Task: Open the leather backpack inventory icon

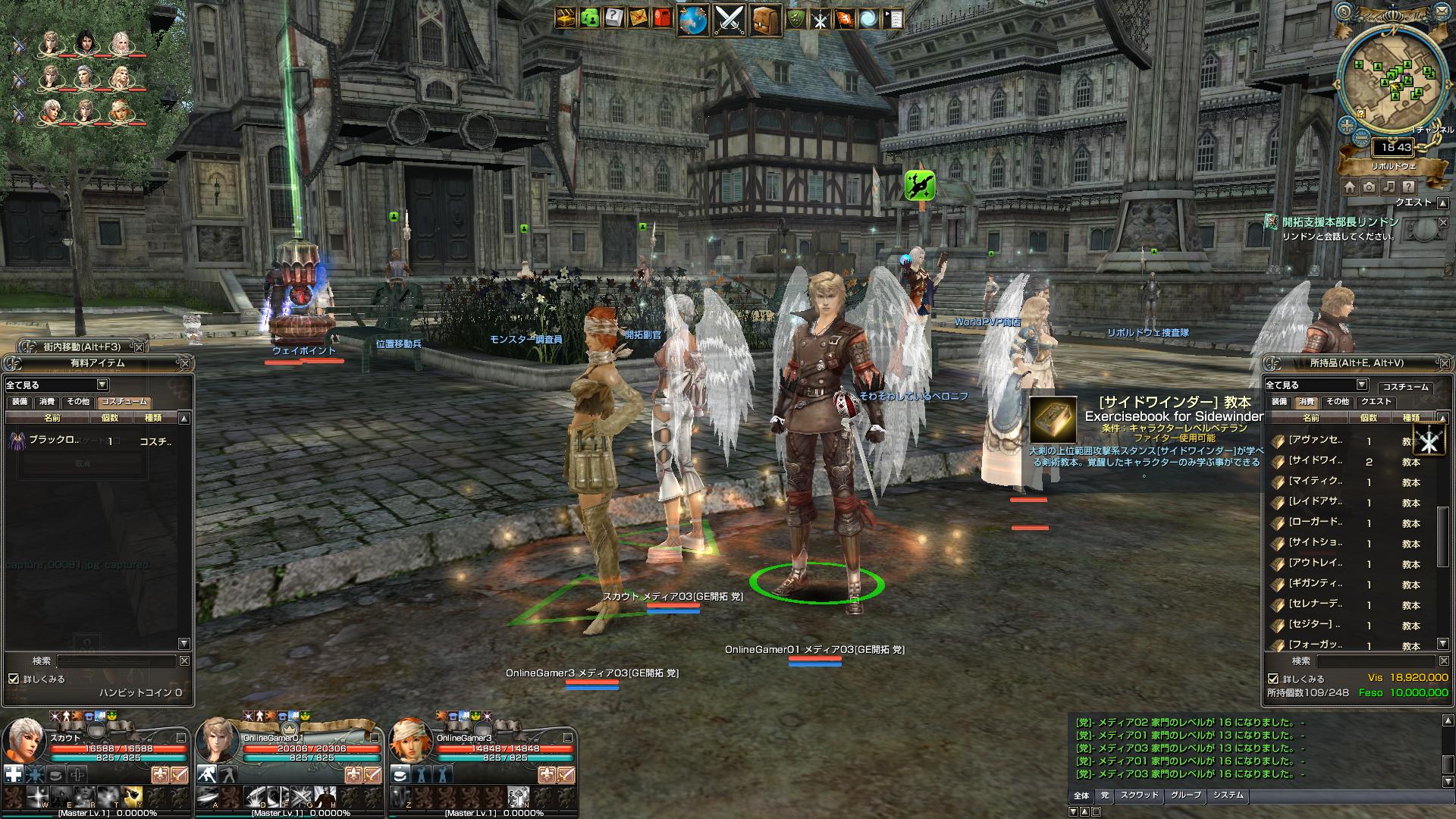Action: pyautogui.click(x=766, y=20)
